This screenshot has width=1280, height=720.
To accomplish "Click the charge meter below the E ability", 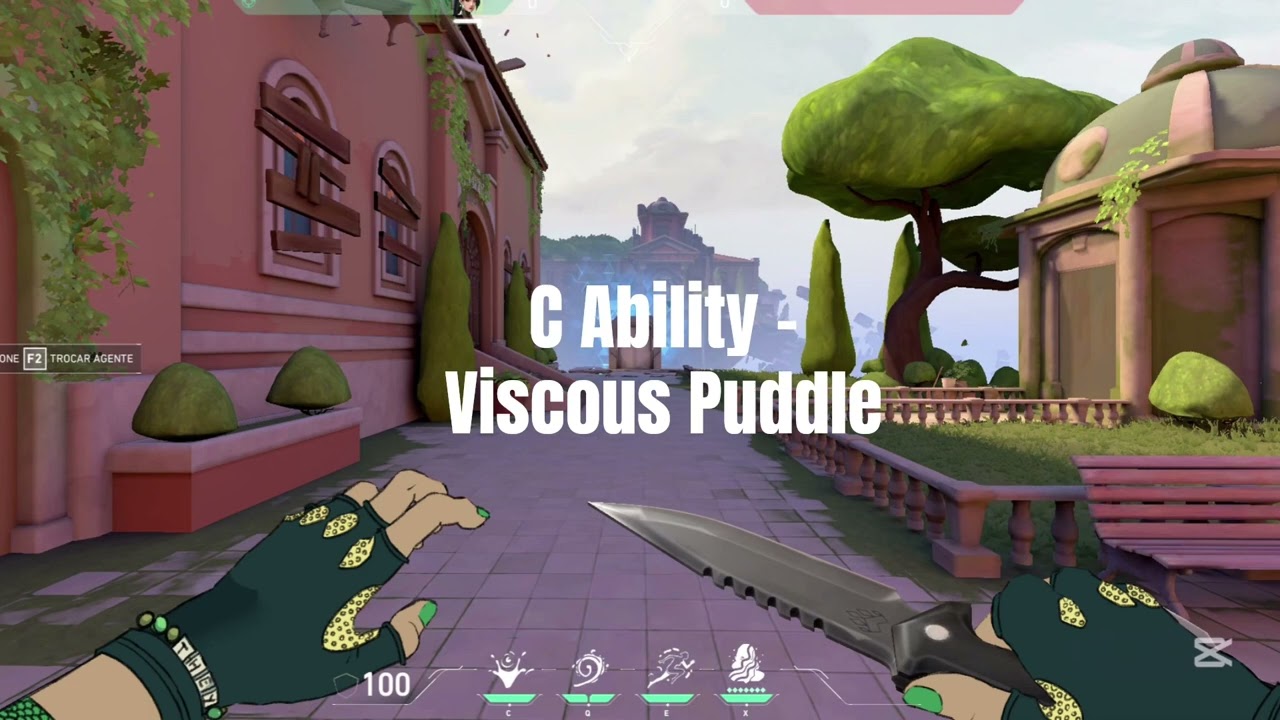I will point(668,698).
